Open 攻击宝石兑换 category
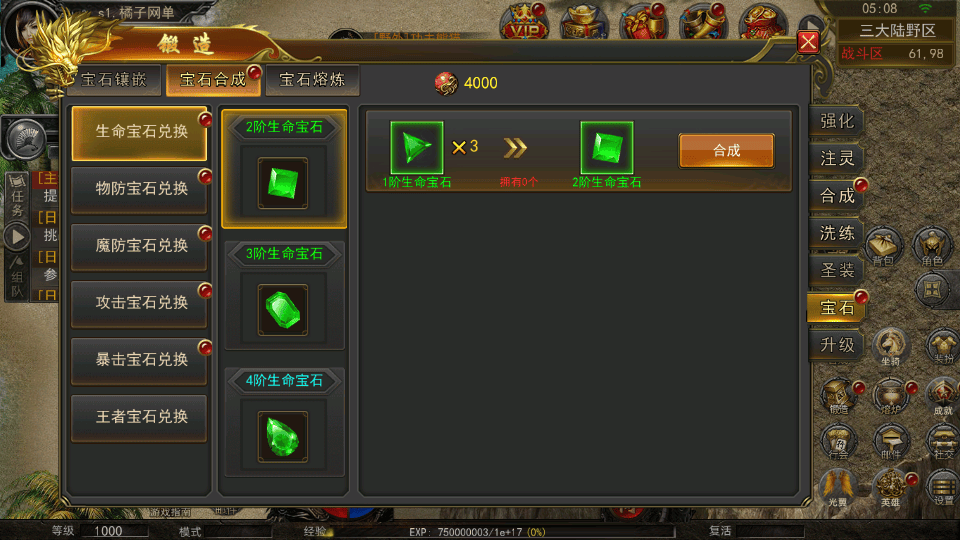Image resolution: width=960 pixels, height=540 pixels. tap(140, 303)
